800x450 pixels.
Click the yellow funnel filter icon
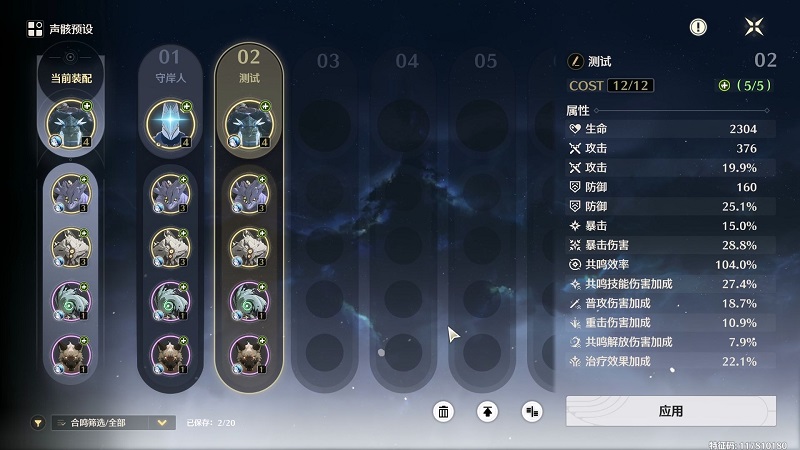[x=38, y=423]
